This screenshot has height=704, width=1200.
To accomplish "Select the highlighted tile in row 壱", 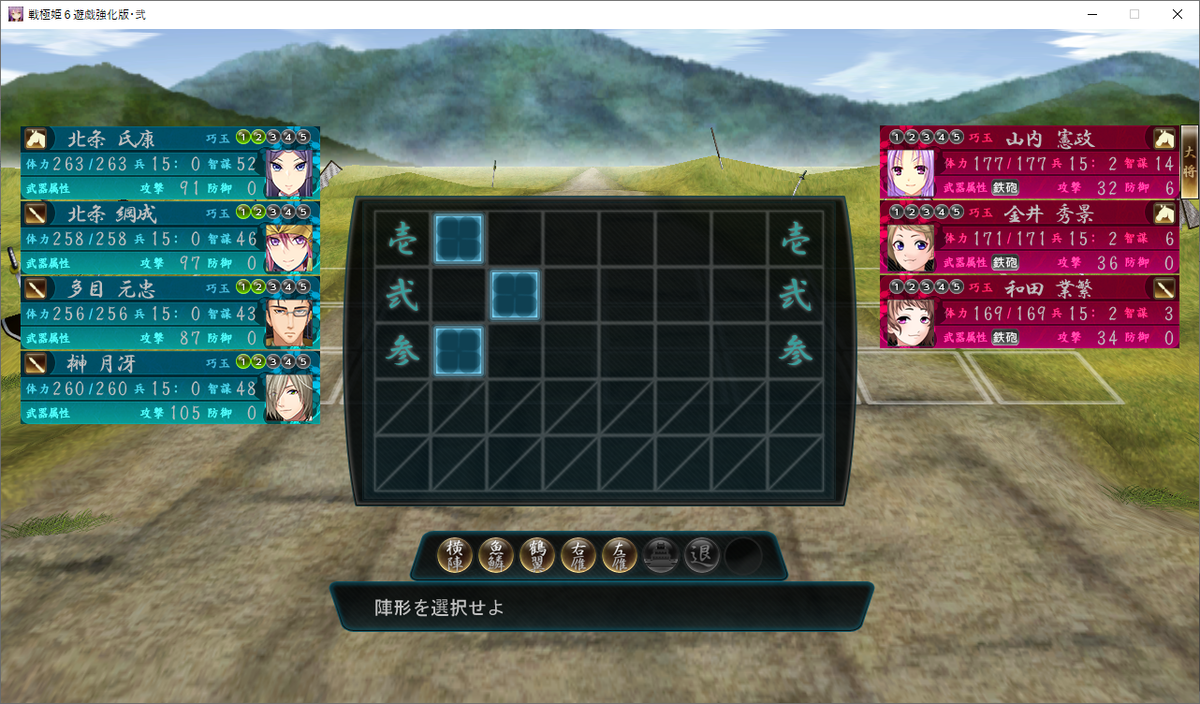I will tap(459, 239).
